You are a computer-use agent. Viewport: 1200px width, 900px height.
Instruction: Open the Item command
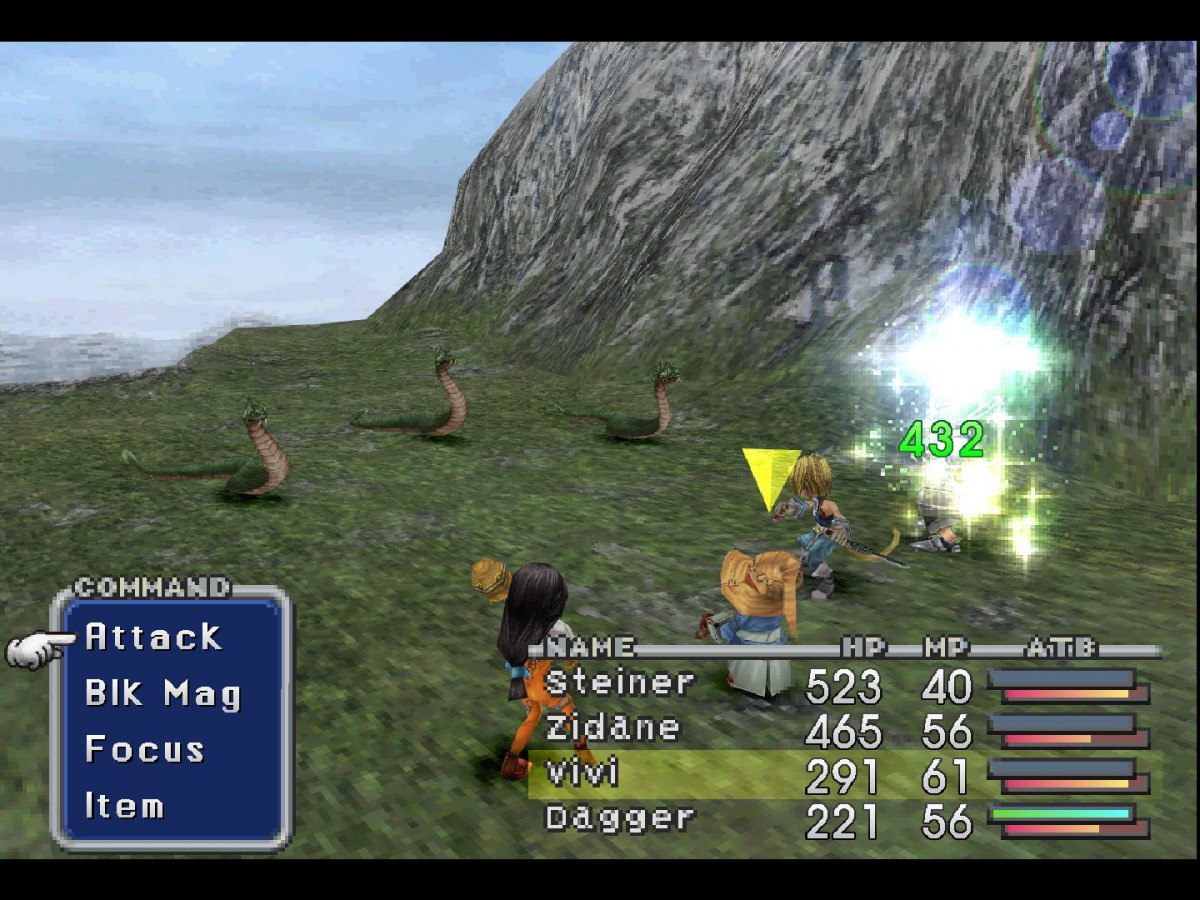[x=125, y=805]
